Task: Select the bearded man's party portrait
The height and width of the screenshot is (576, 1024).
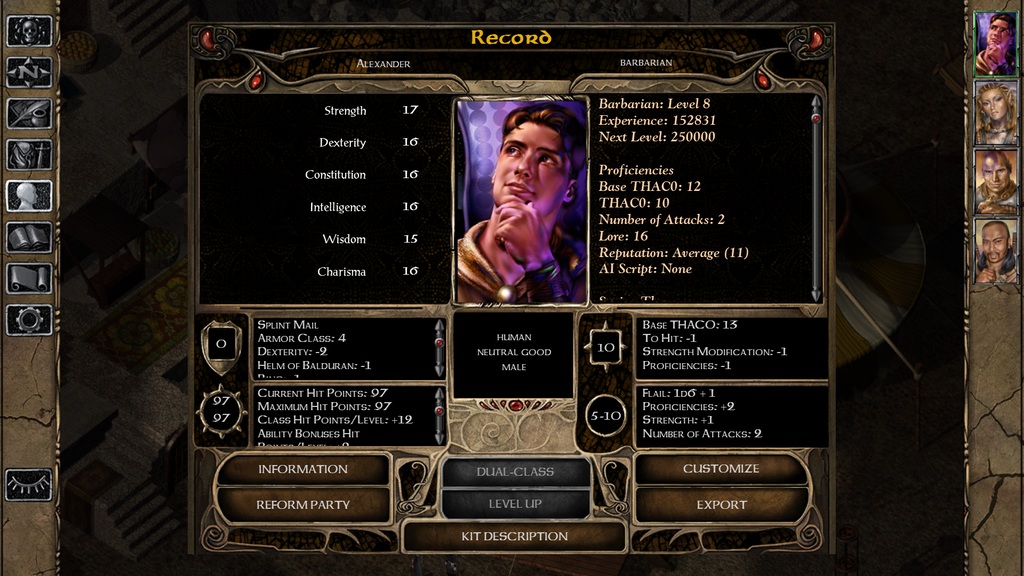Action: 996,251
